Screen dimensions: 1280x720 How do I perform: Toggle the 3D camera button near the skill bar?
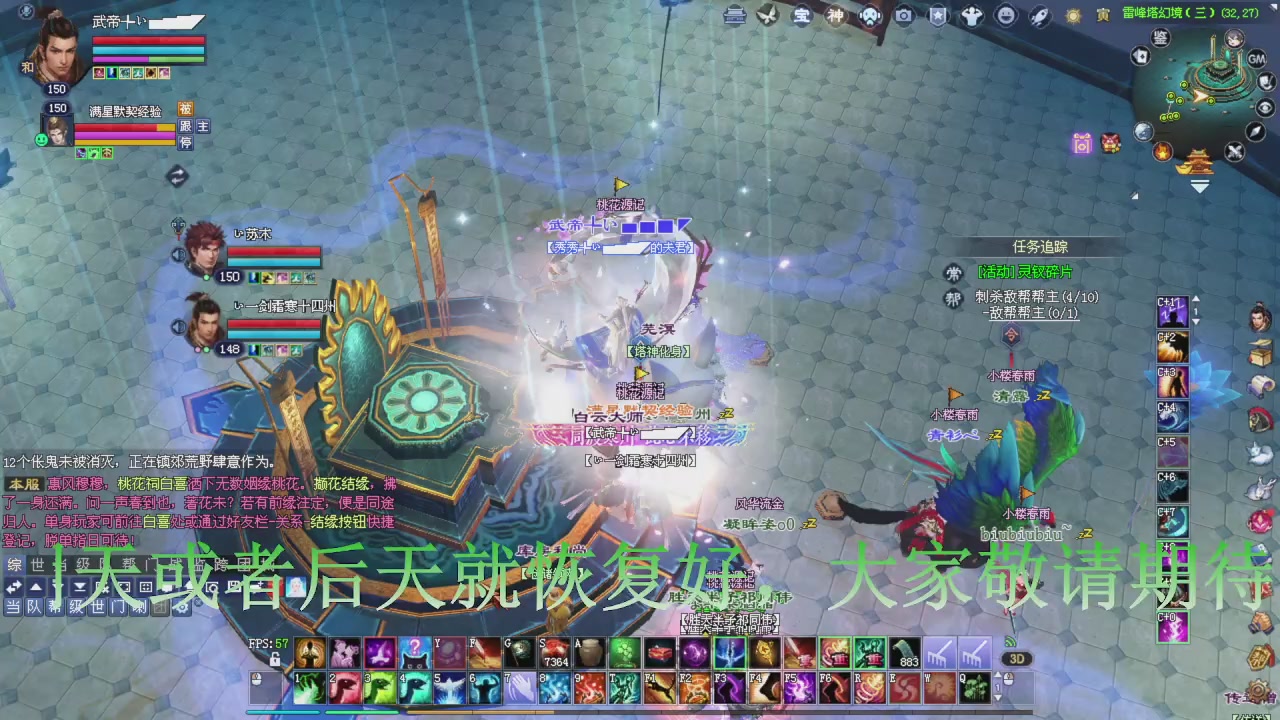(x=1019, y=658)
